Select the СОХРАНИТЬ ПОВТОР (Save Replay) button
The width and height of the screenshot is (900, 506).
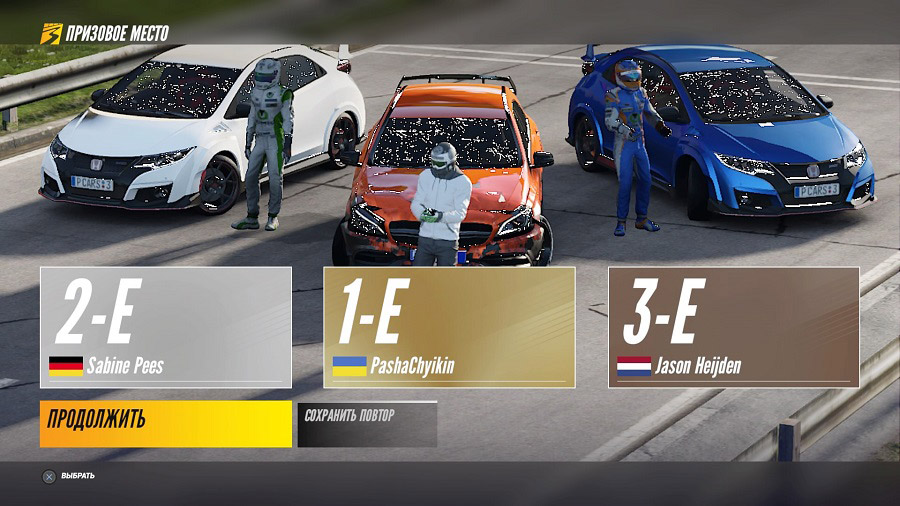[367, 424]
